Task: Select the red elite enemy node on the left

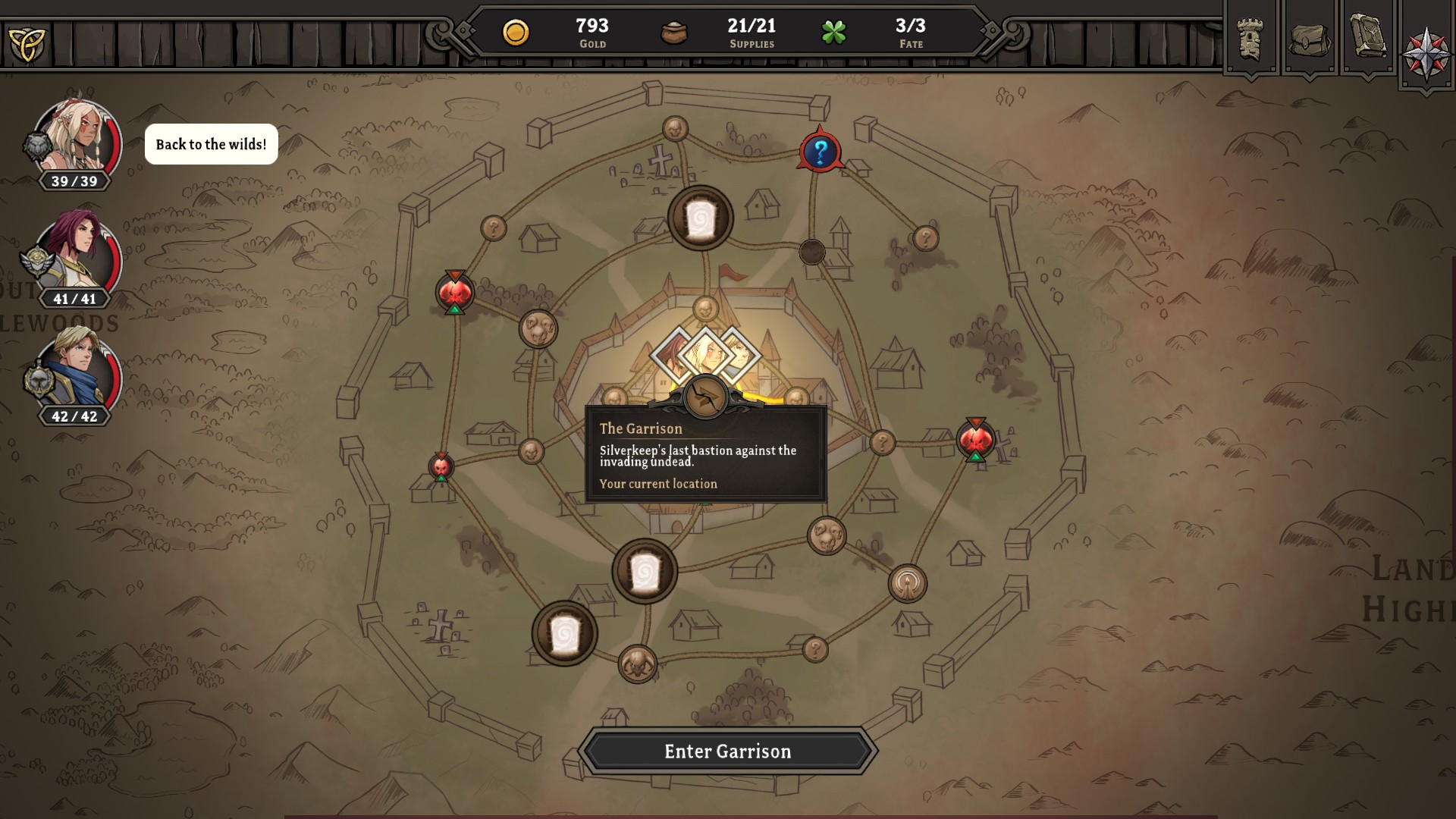Action: [x=453, y=292]
